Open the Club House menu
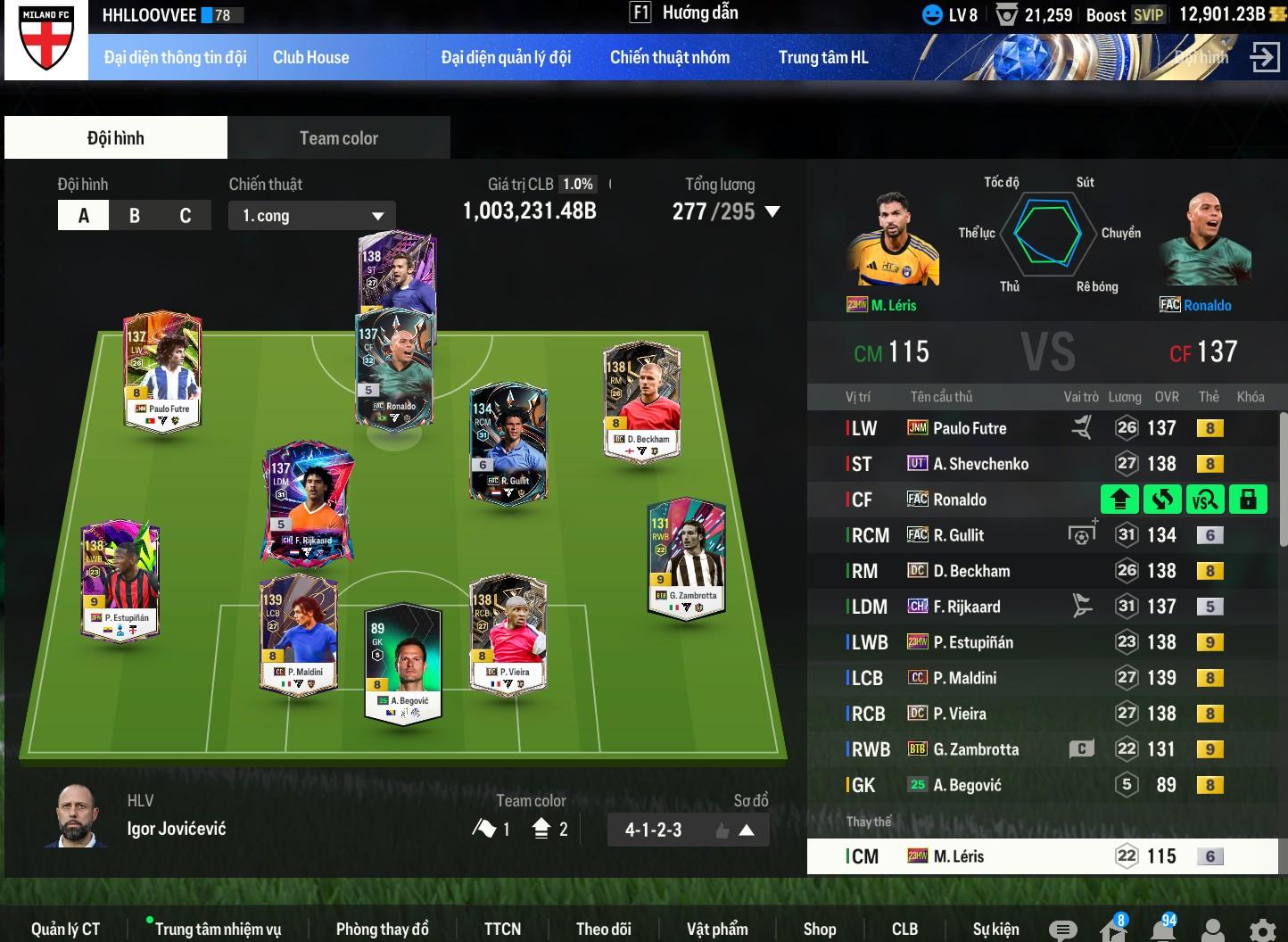This screenshot has width=1288, height=942. pos(310,58)
